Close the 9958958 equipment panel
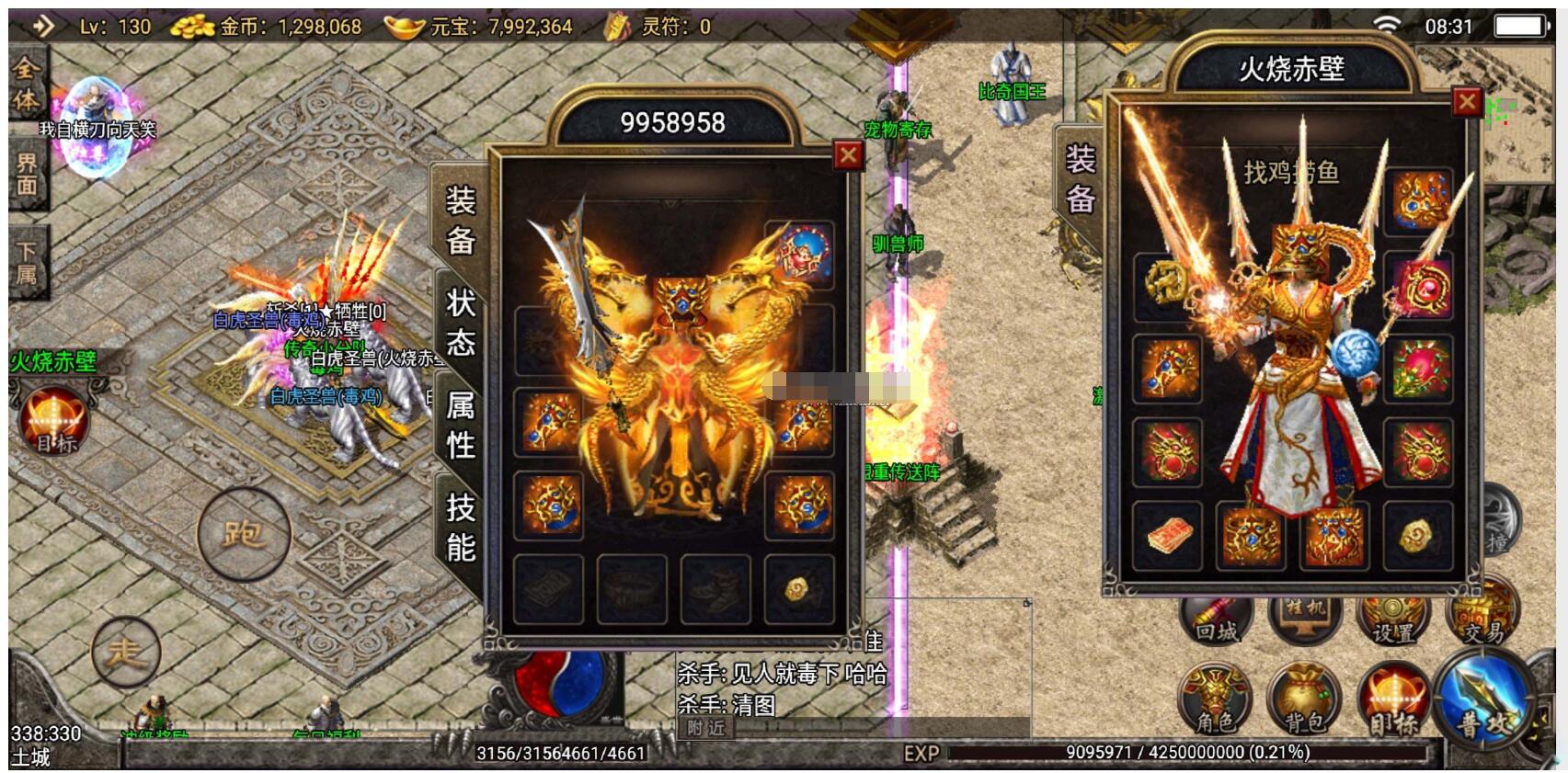The width and height of the screenshot is (1568, 773). [x=848, y=155]
